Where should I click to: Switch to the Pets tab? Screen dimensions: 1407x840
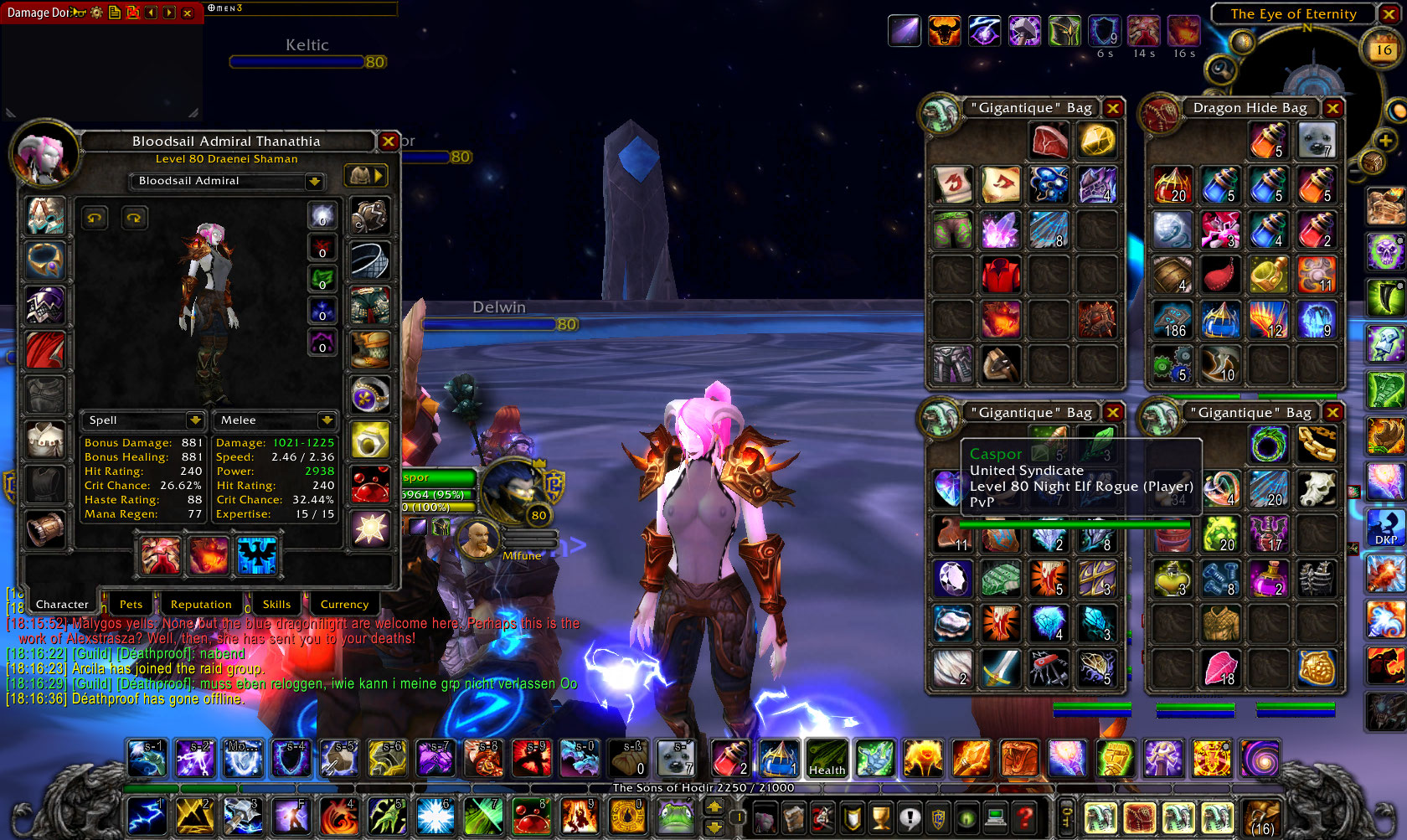tap(131, 604)
